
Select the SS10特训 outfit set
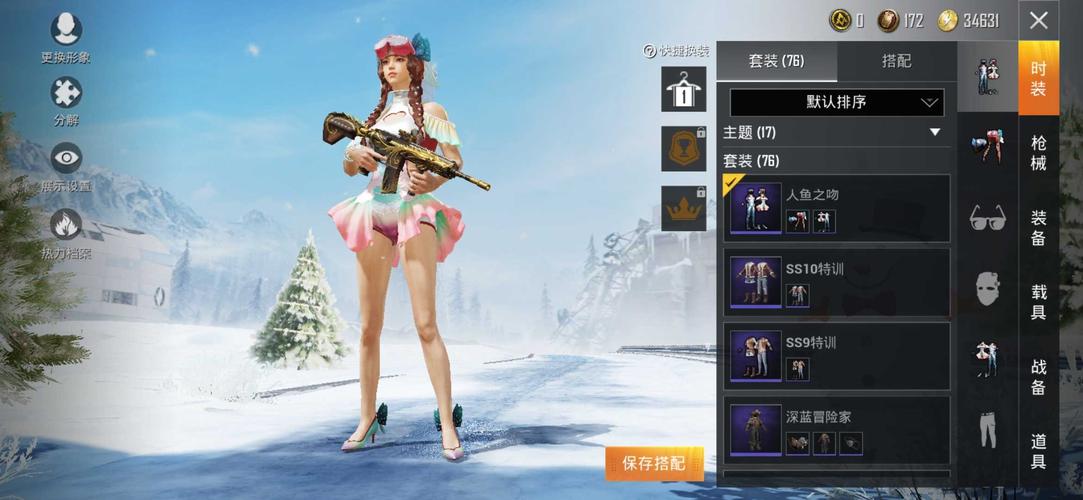836,282
